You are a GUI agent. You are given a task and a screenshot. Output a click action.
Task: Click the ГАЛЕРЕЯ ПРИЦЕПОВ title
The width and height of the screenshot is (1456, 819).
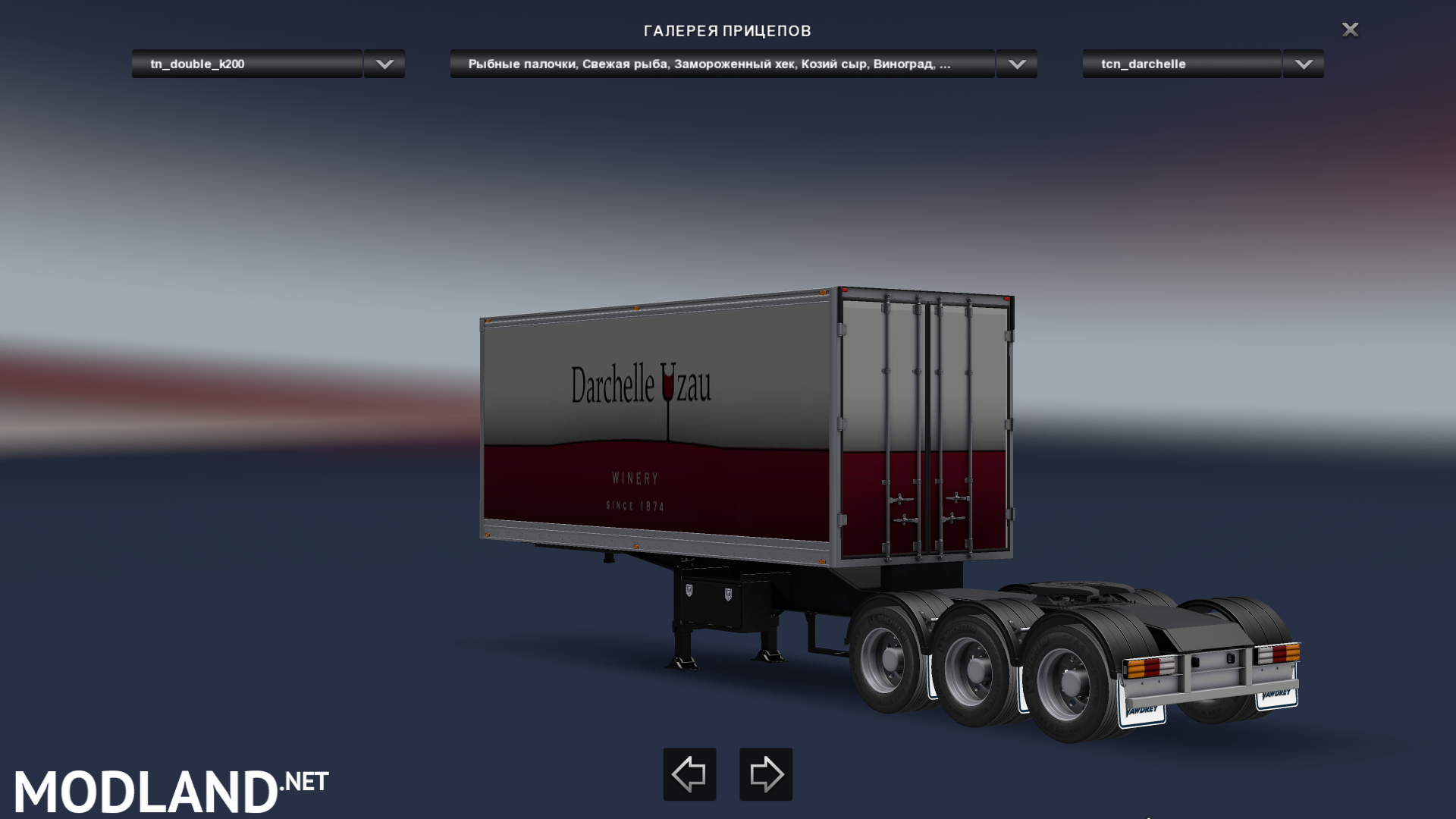(727, 31)
